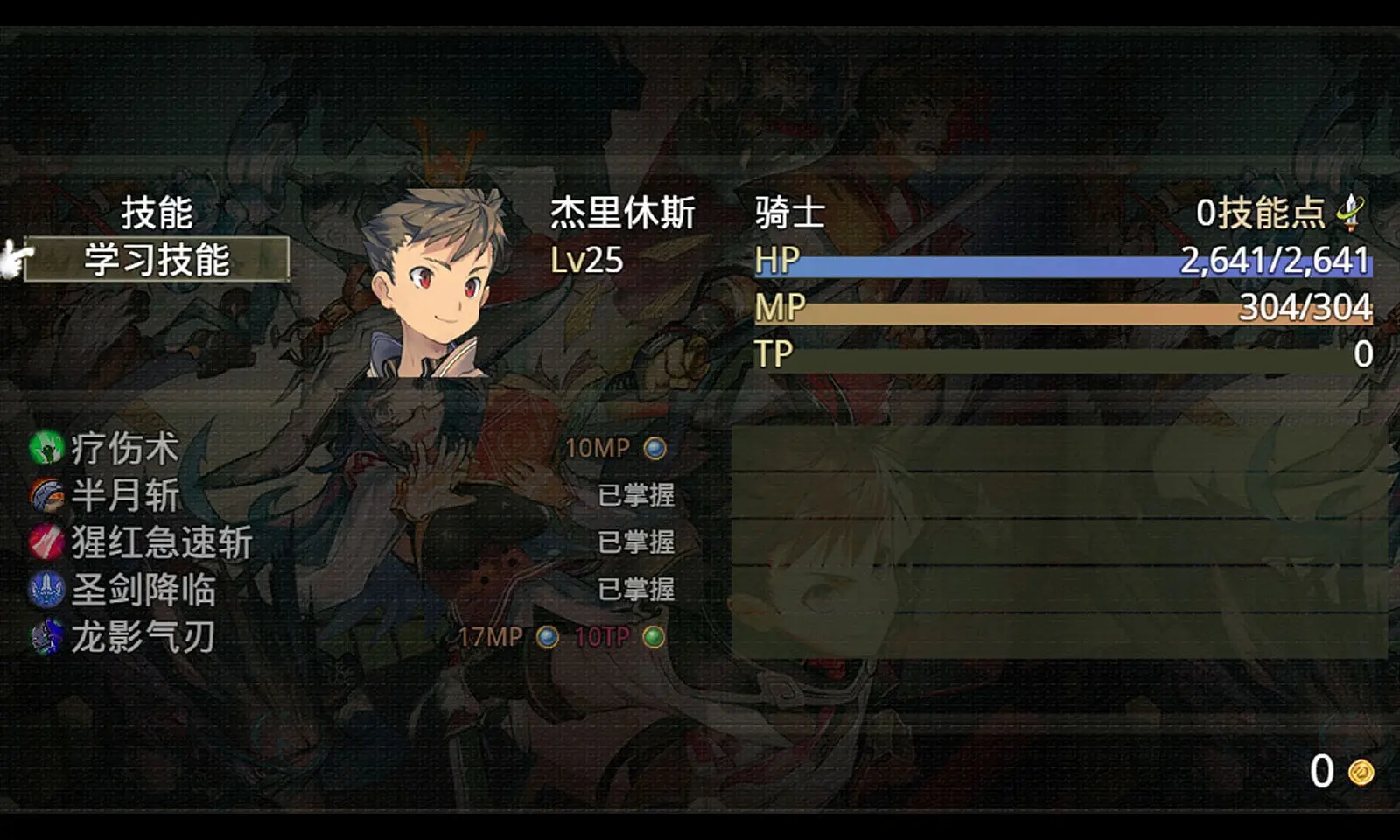Select the 疗伤术 healing skill icon
The image size is (1400, 840).
pos(45,448)
